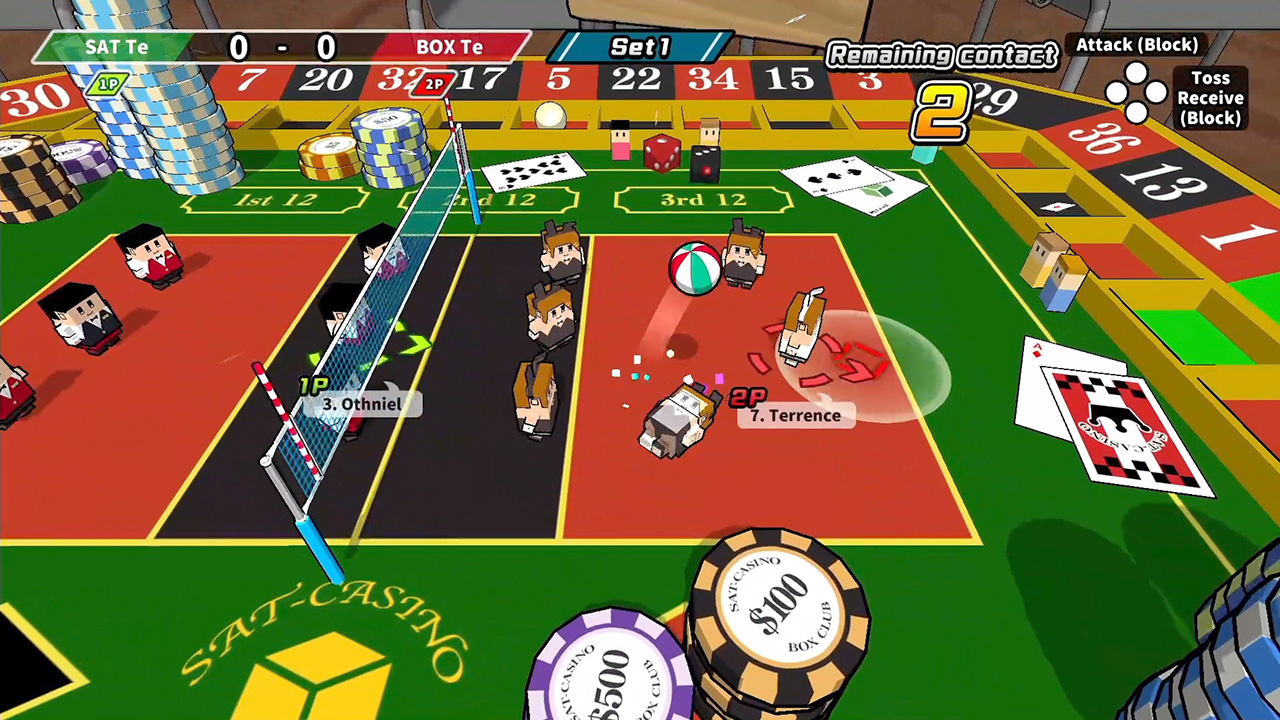Image resolution: width=1280 pixels, height=720 pixels.
Task: Enable the Remaining contact counter display
Action: pyautogui.click(x=941, y=56)
